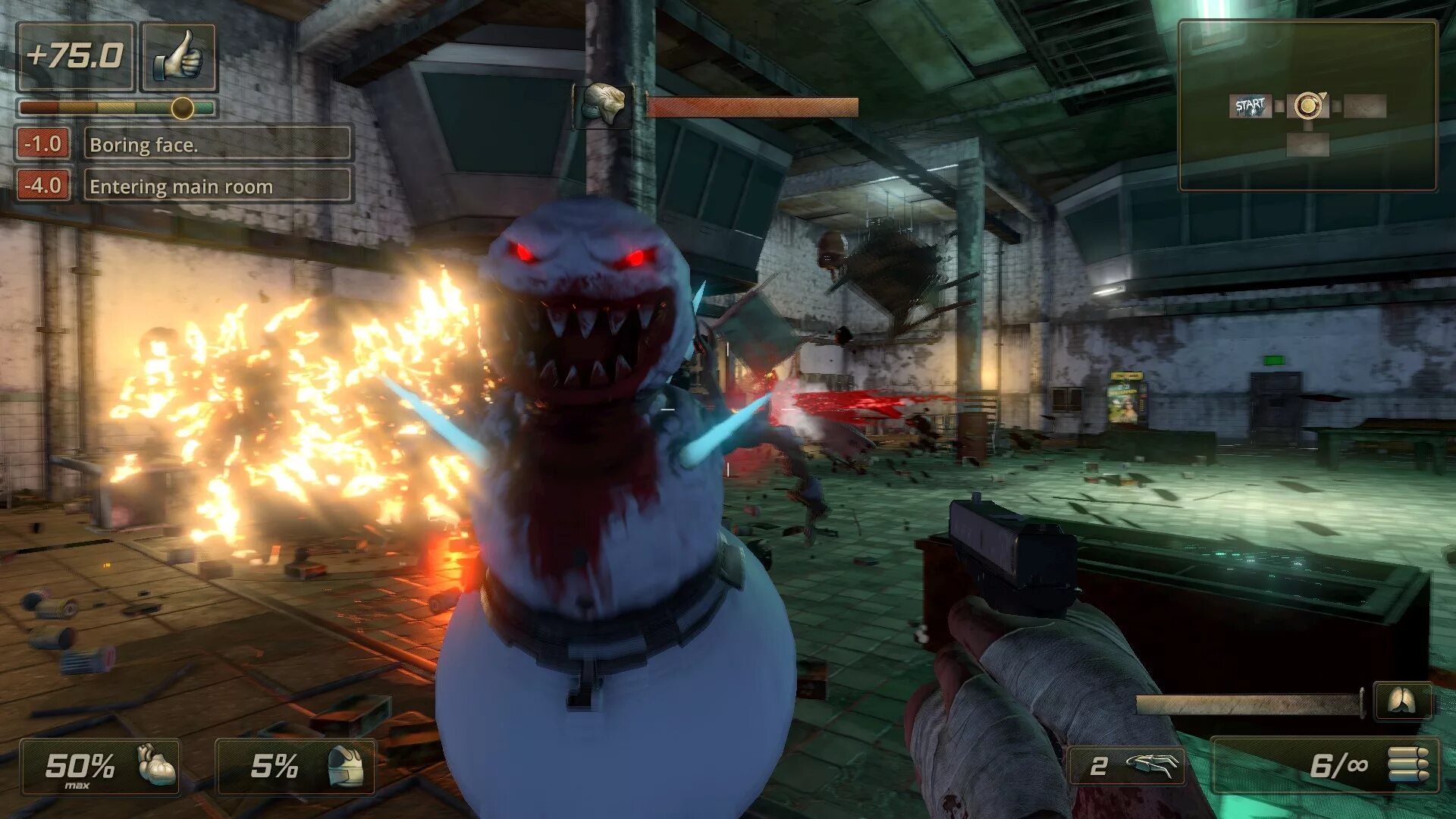Click the ammo magazine icon
This screenshot has width=1456, height=819.
(x=1407, y=764)
